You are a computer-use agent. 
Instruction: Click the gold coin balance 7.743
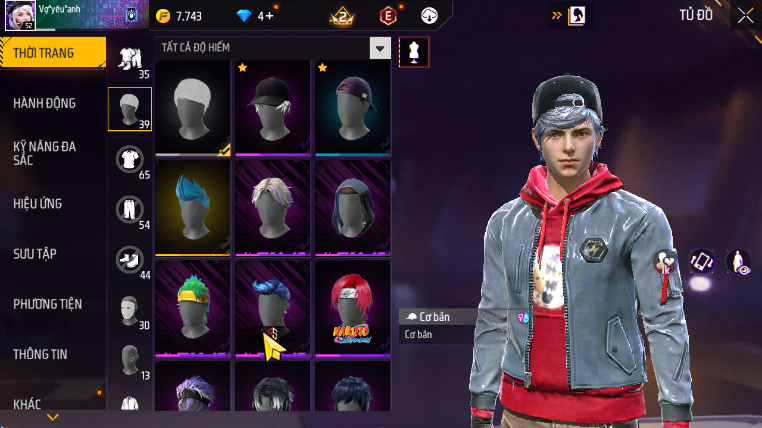[x=178, y=16]
